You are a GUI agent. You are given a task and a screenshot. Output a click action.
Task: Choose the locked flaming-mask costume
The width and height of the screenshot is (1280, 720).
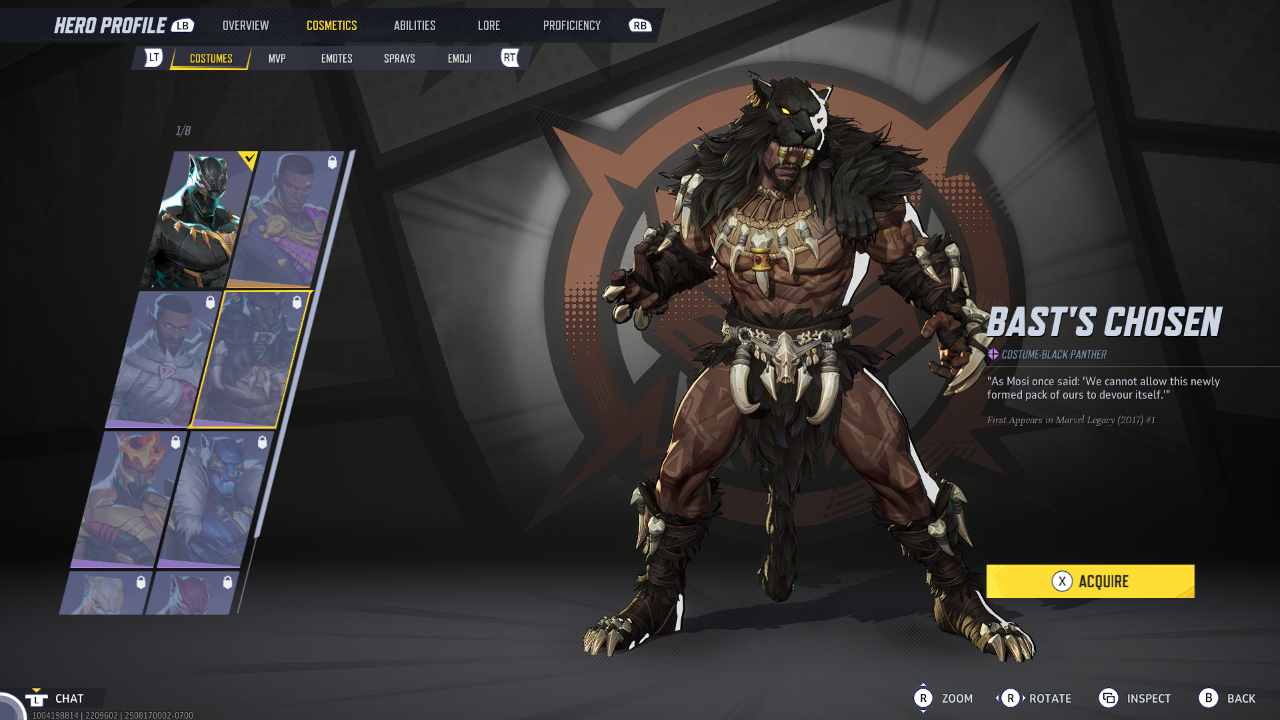pos(128,498)
